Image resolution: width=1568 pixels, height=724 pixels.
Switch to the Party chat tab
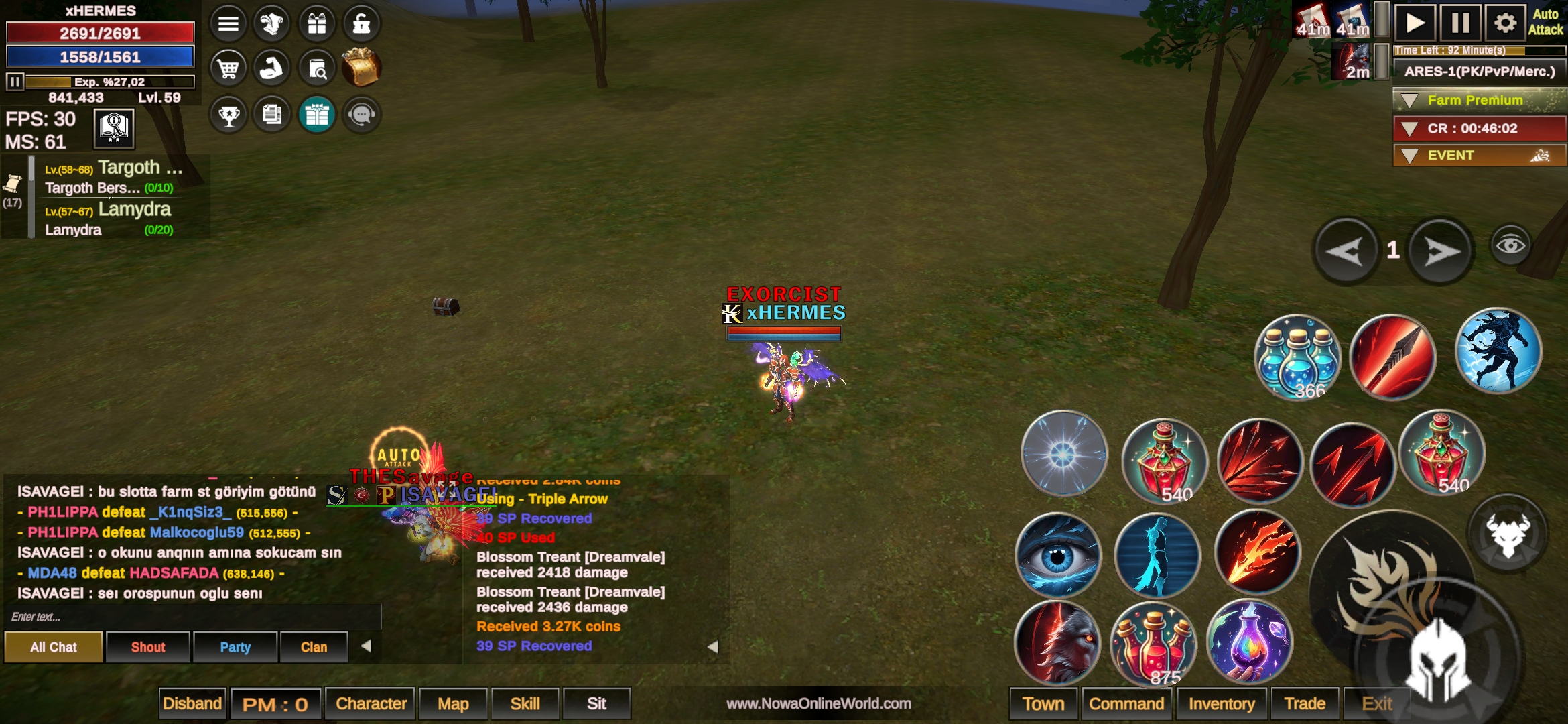(x=235, y=648)
